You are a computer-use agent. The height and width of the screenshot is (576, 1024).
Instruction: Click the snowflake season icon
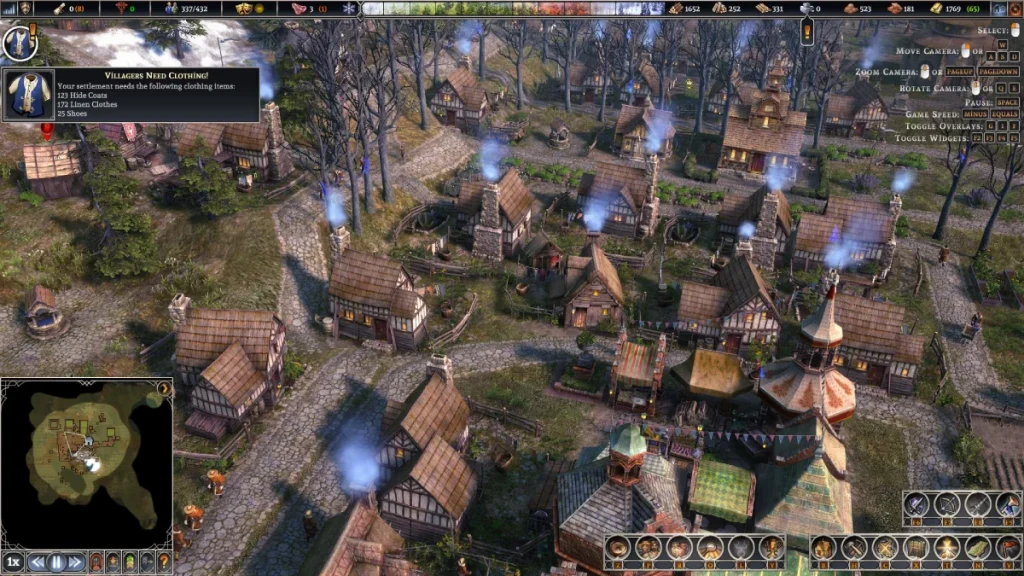point(348,8)
